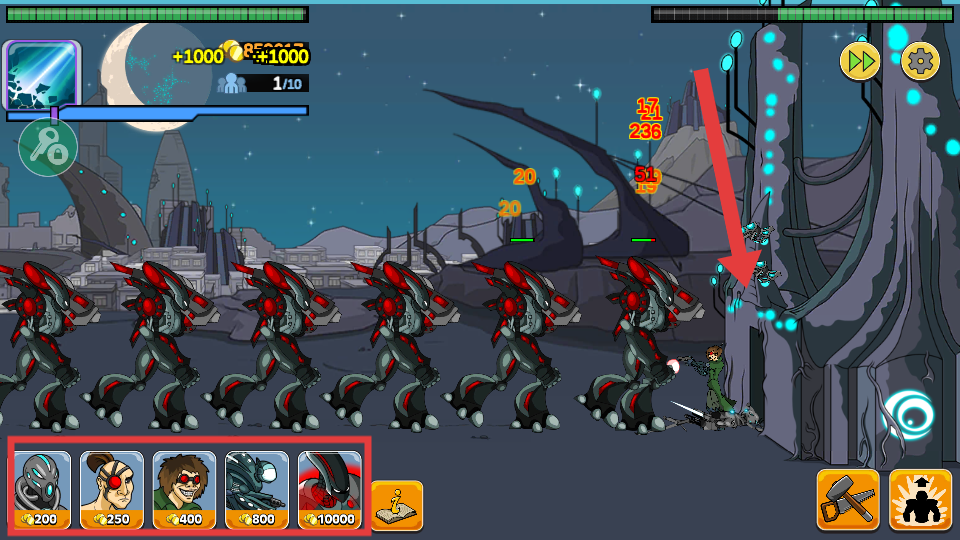The height and width of the screenshot is (540, 960).
Task: Recruit the 400-gold goggles soldier
Action: 184,489
